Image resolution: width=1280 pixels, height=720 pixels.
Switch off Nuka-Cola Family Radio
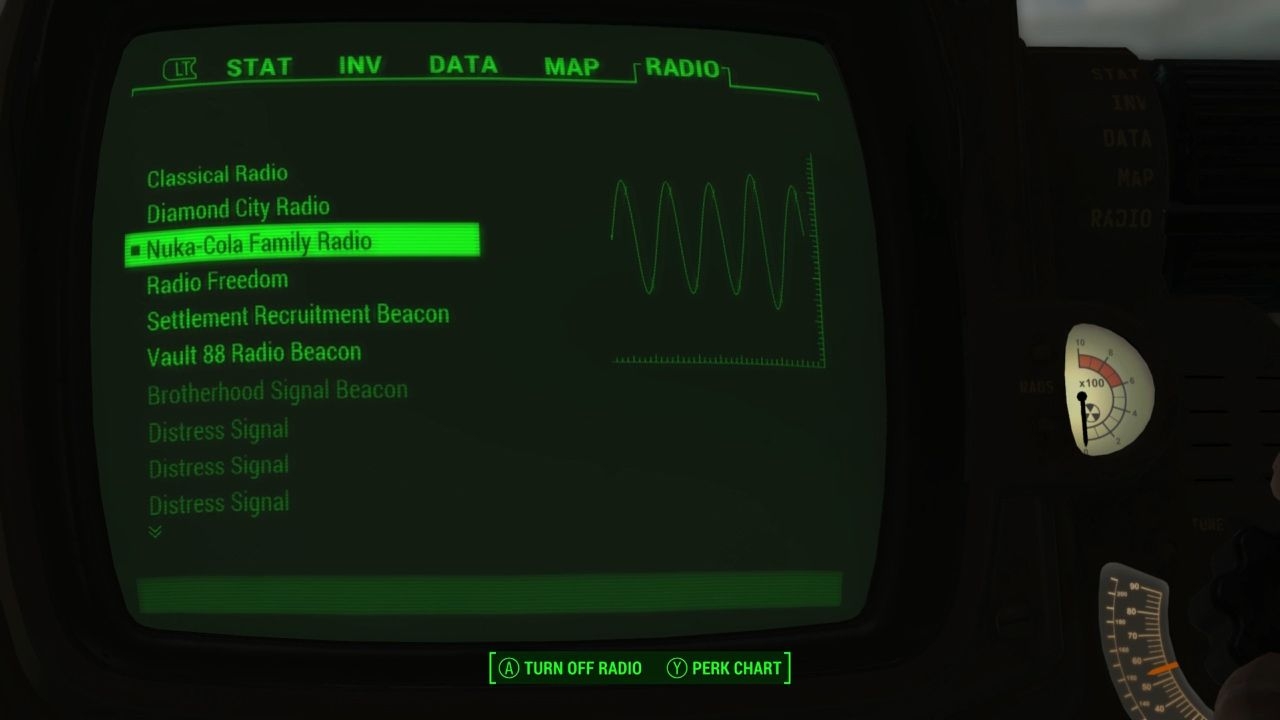(x=259, y=241)
